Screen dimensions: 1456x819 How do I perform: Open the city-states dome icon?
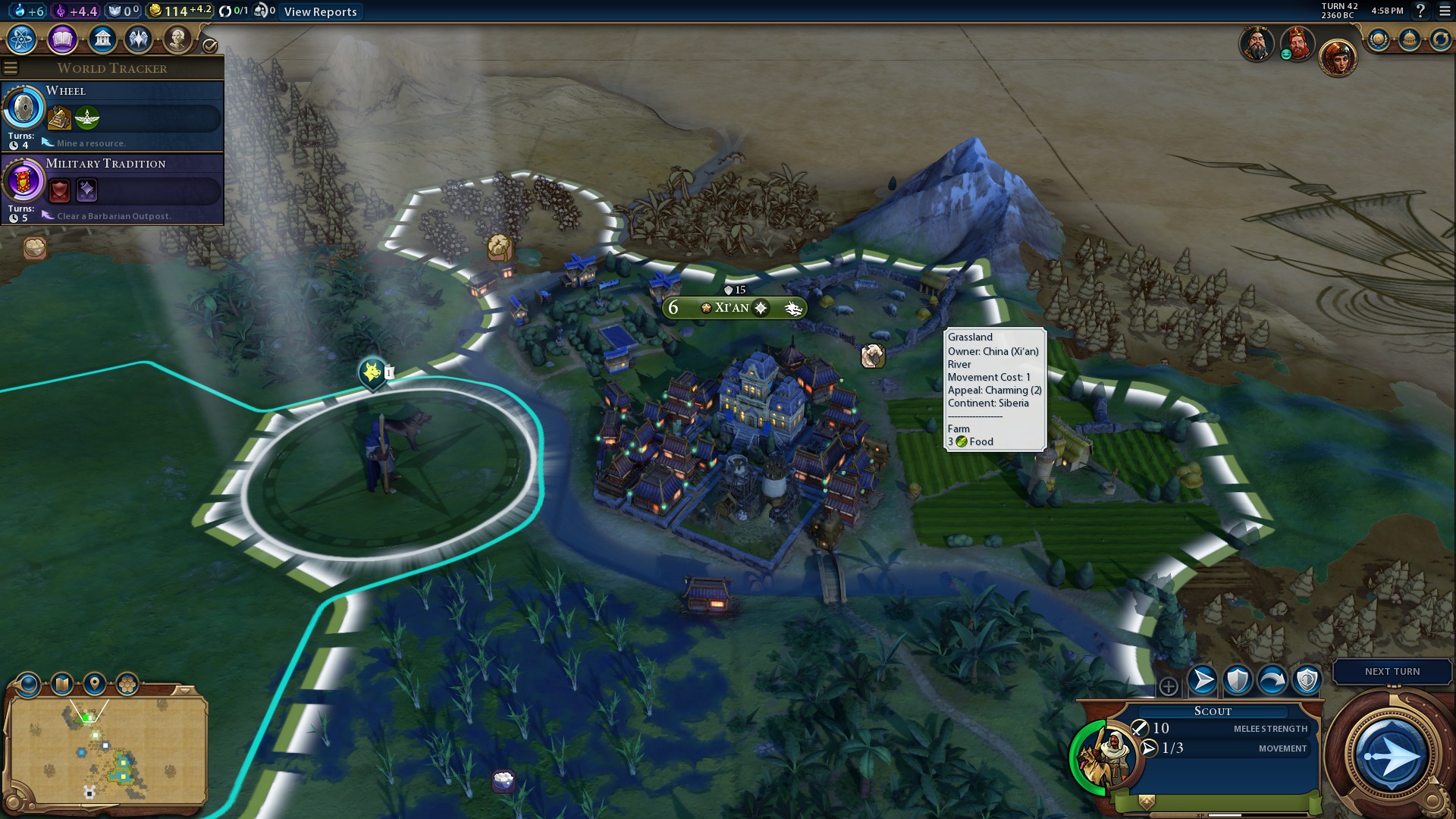1409,39
